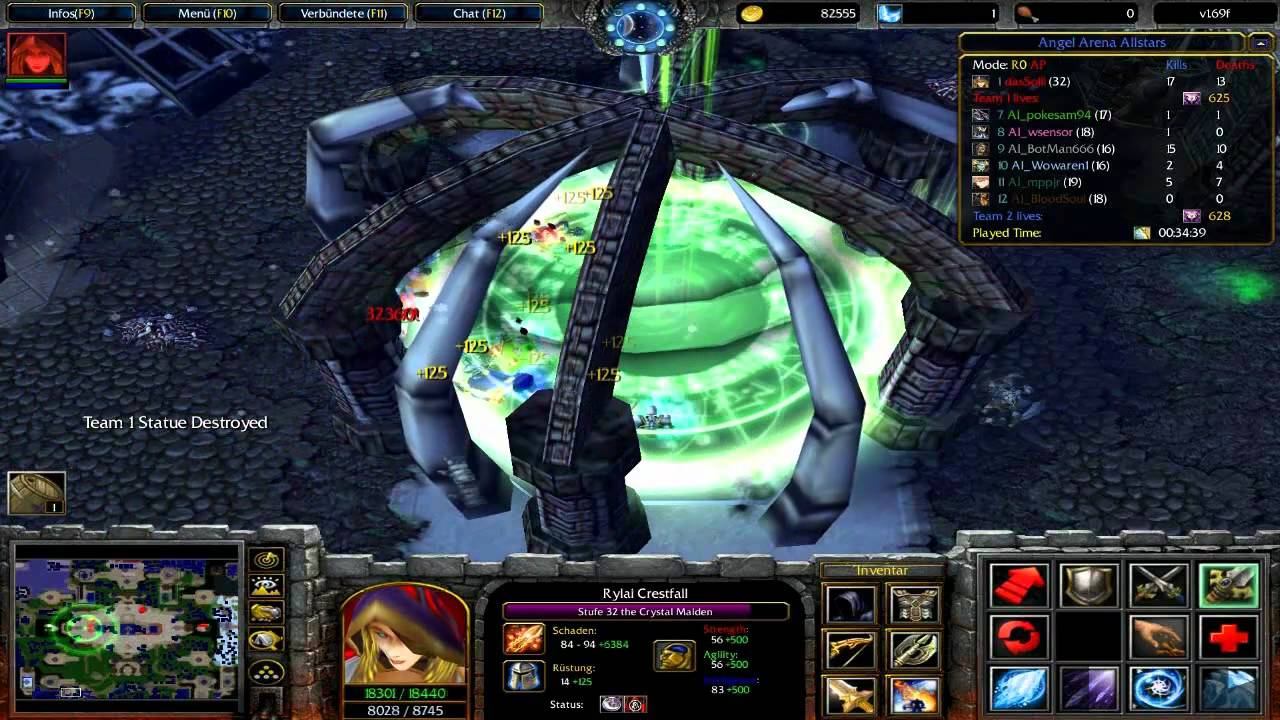Open the Verbündete (F11) allies menu
Image resolution: width=1280 pixels, height=720 pixels.
pos(343,14)
